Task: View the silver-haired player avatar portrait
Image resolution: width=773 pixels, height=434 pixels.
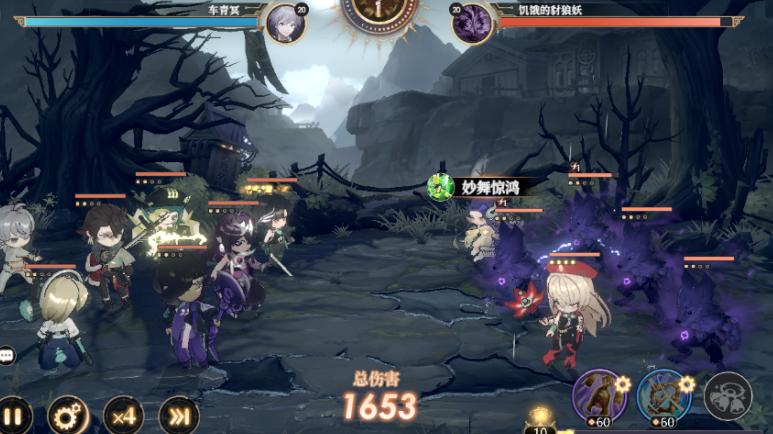Action: click(286, 22)
